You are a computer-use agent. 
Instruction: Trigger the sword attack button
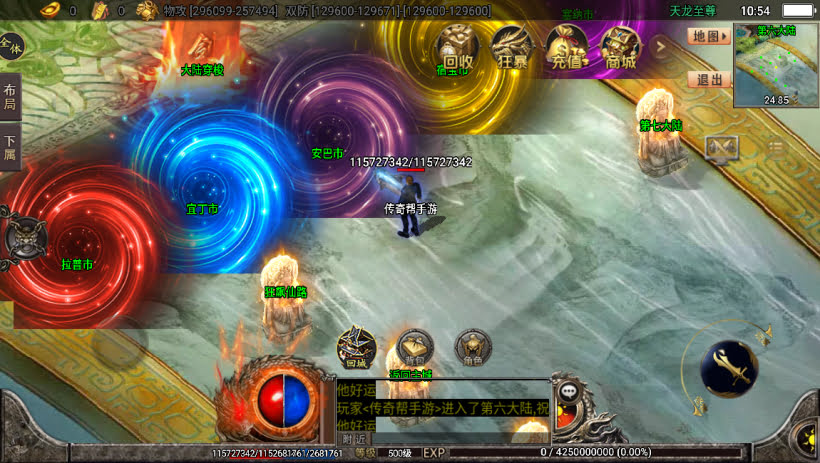coord(728,368)
